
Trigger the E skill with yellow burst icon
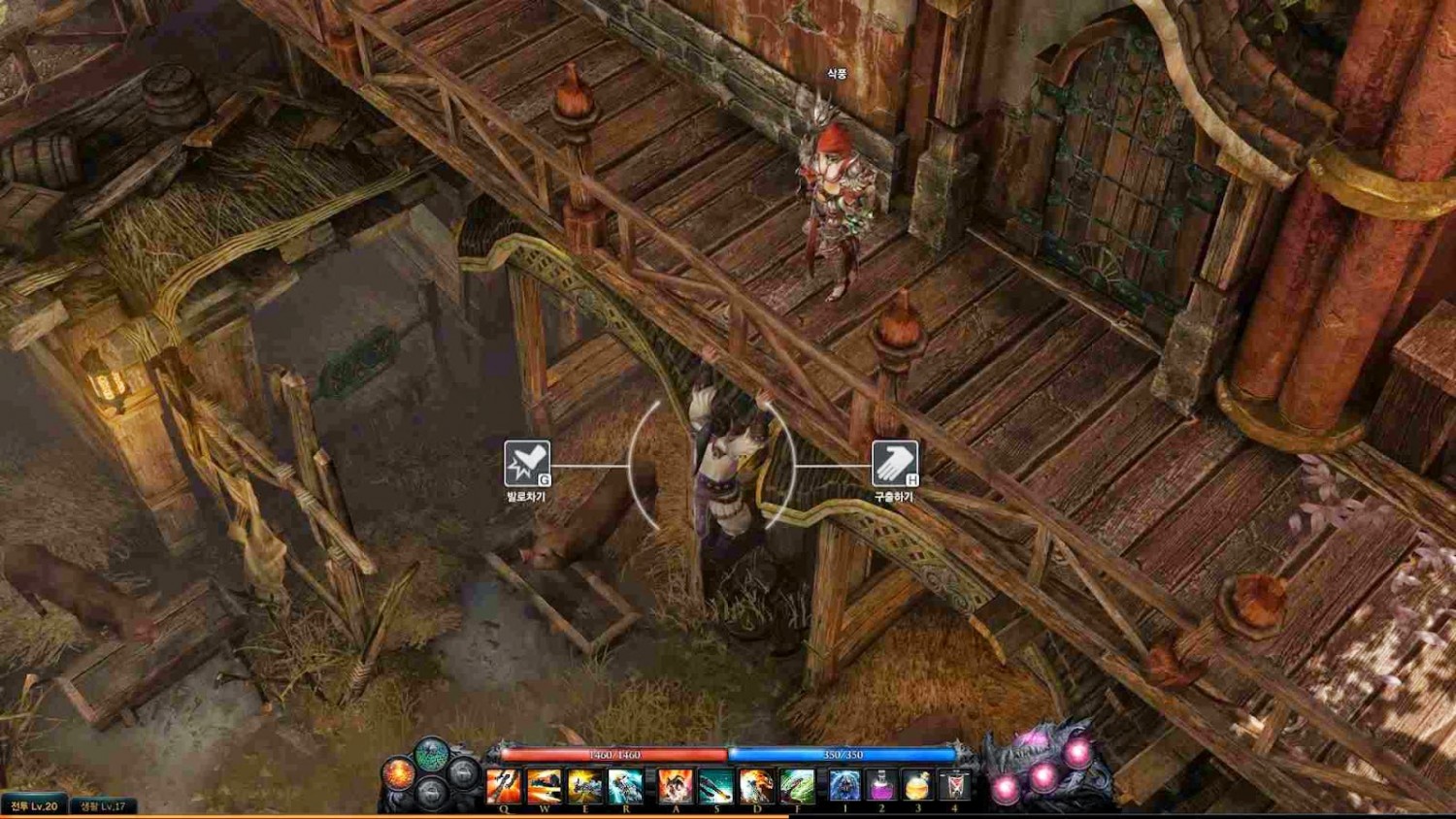click(584, 785)
